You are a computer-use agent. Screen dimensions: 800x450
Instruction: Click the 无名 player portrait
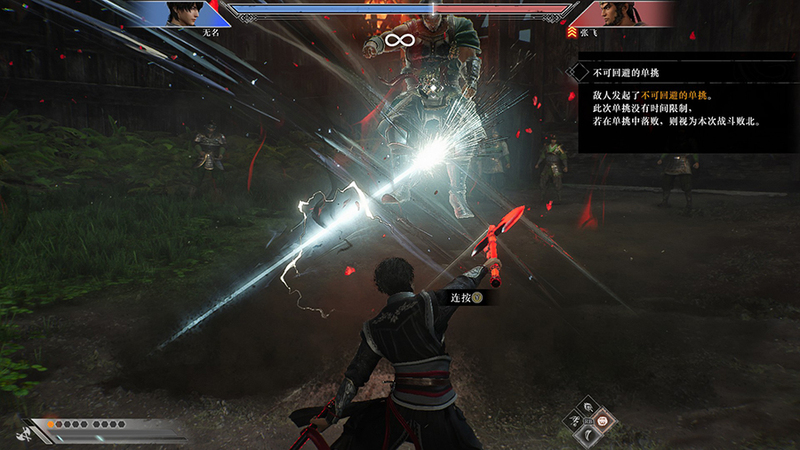point(183,13)
